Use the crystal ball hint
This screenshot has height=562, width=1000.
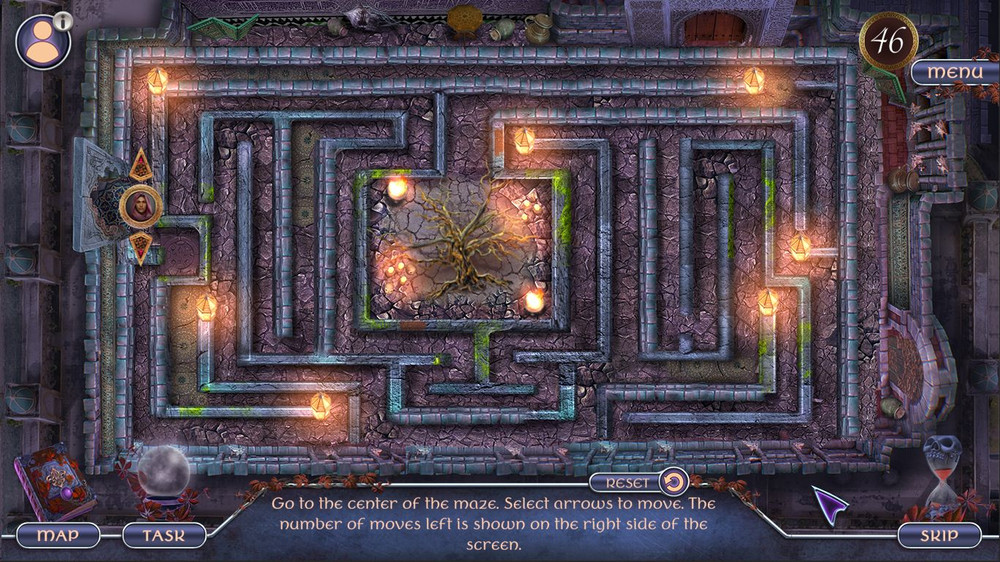point(163,472)
